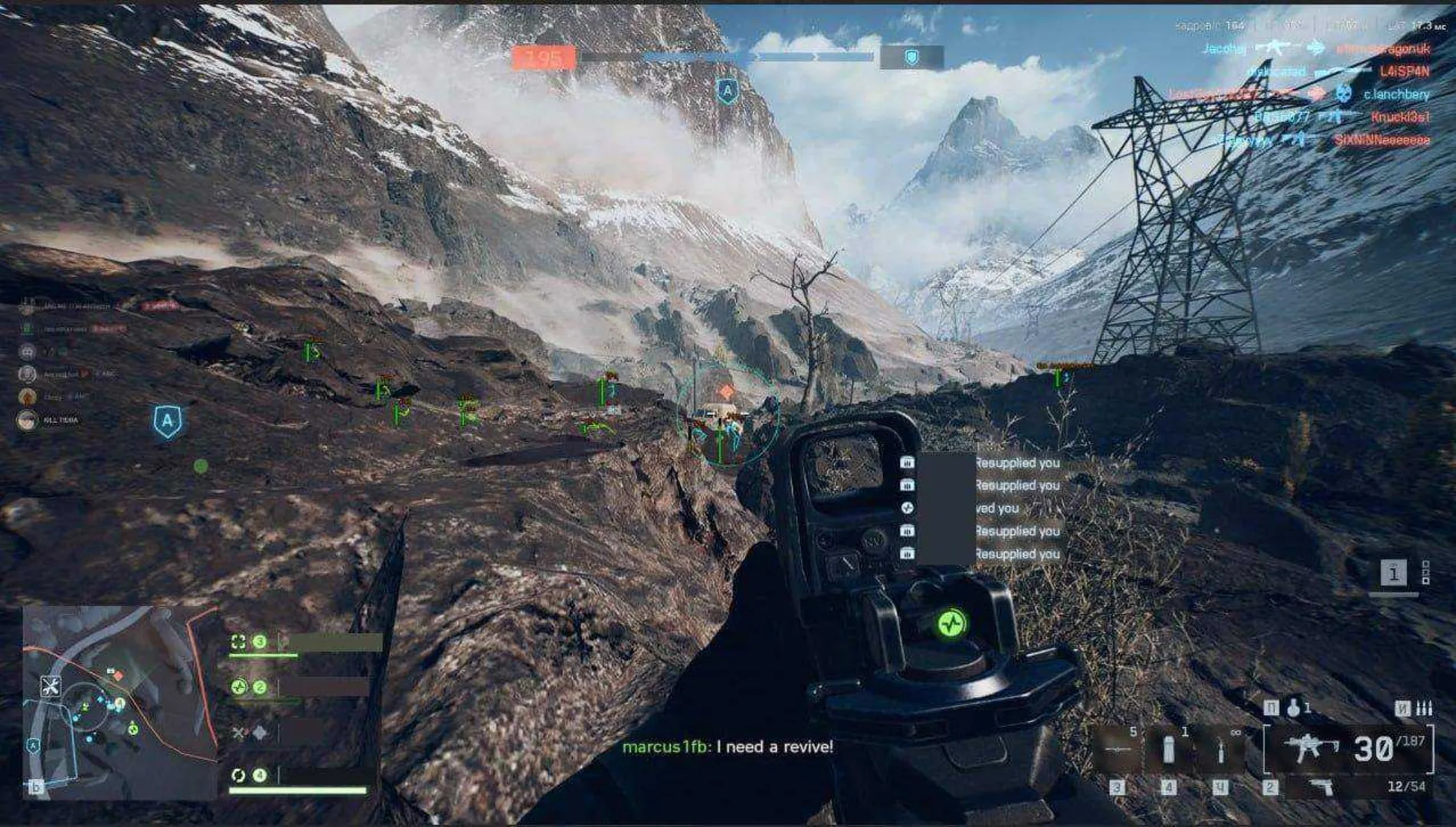Switch to the pistol sidearm slot
The width and height of the screenshot is (1456, 827).
(x=1321, y=786)
